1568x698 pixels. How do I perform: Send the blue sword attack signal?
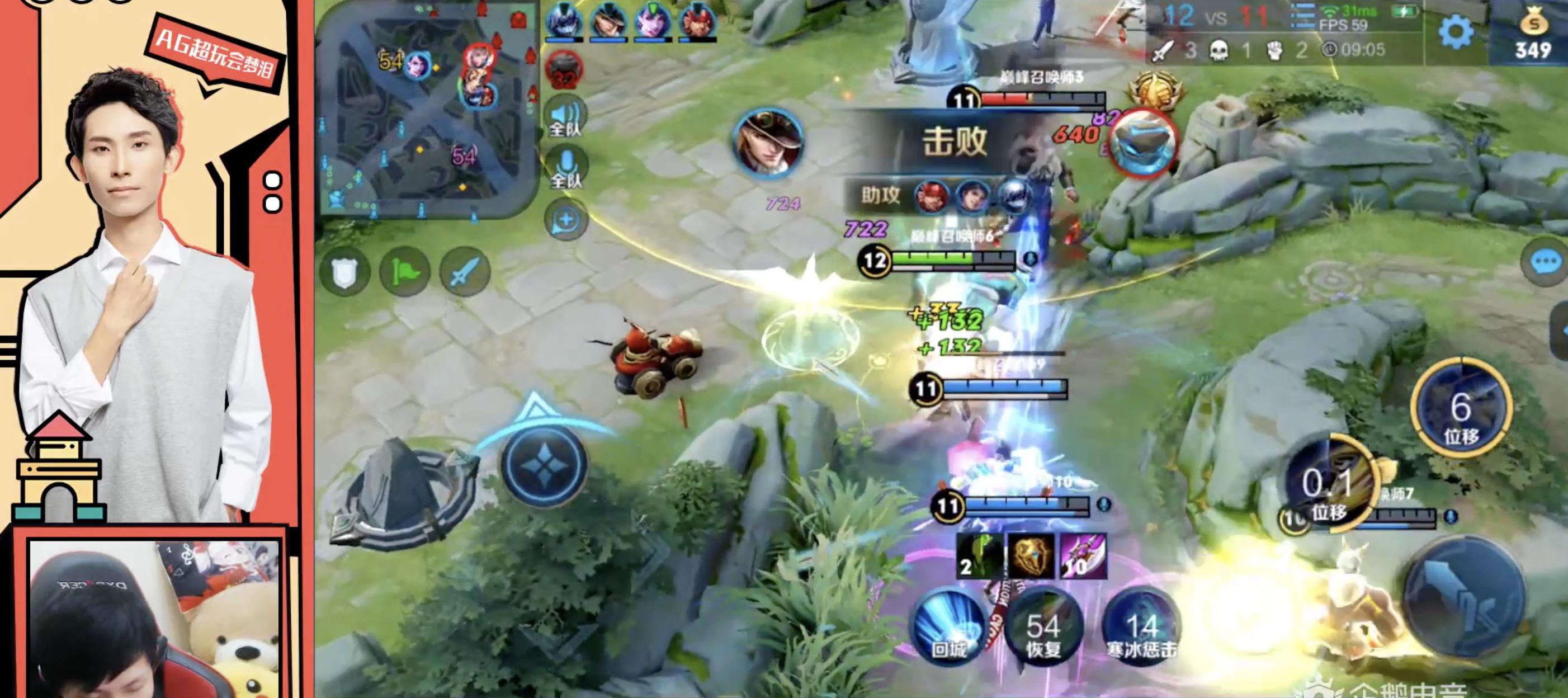tap(465, 272)
